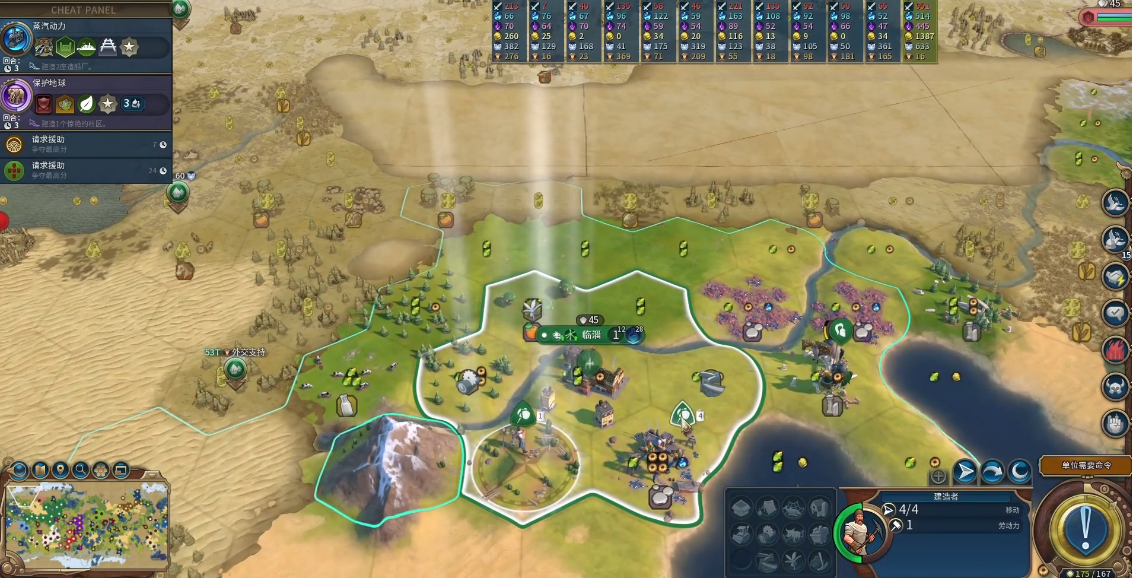Image resolution: width=1132 pixels, height=578 pixels.
Task: Toggle the hex grid button above the minimap
Action: pos(101,469)
